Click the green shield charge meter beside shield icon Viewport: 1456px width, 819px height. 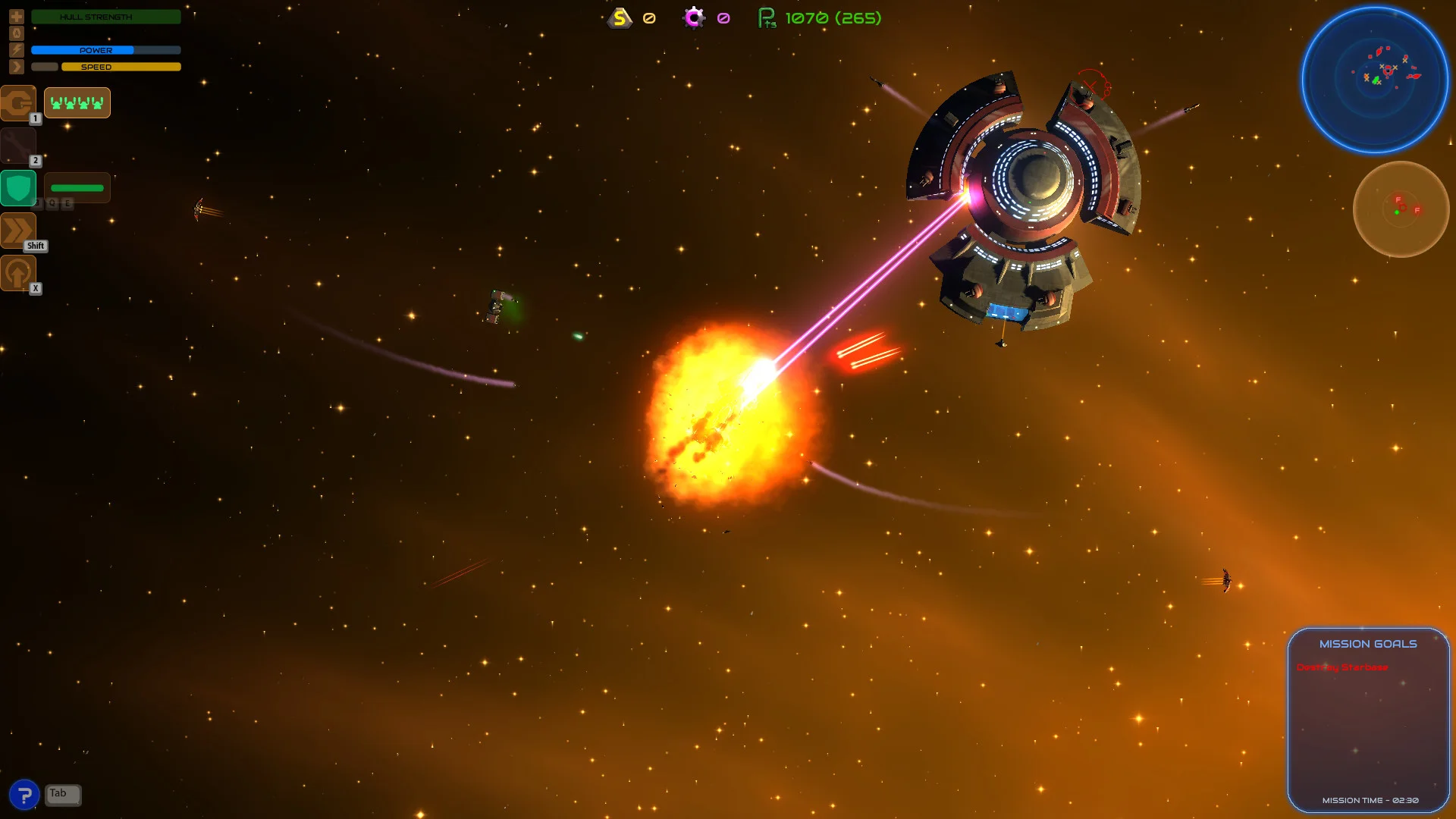tap(77, 187)
